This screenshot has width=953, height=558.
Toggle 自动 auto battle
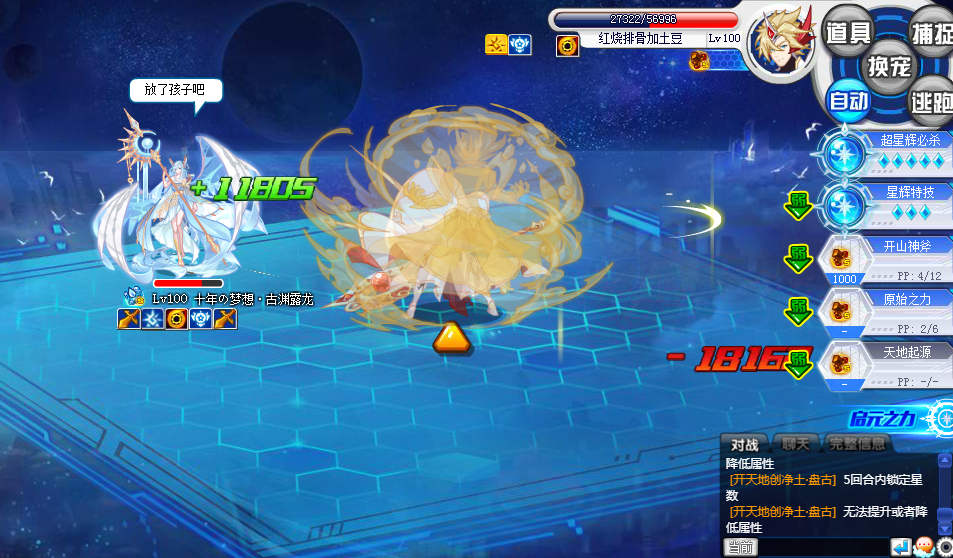point(848,100)
